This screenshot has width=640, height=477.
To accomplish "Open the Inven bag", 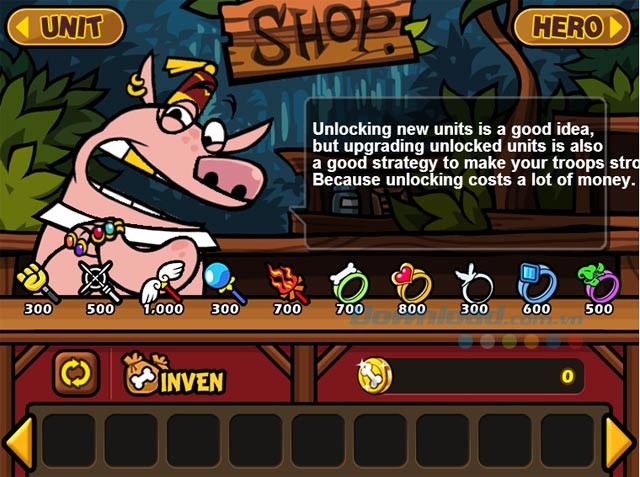I will click(173, 374).
